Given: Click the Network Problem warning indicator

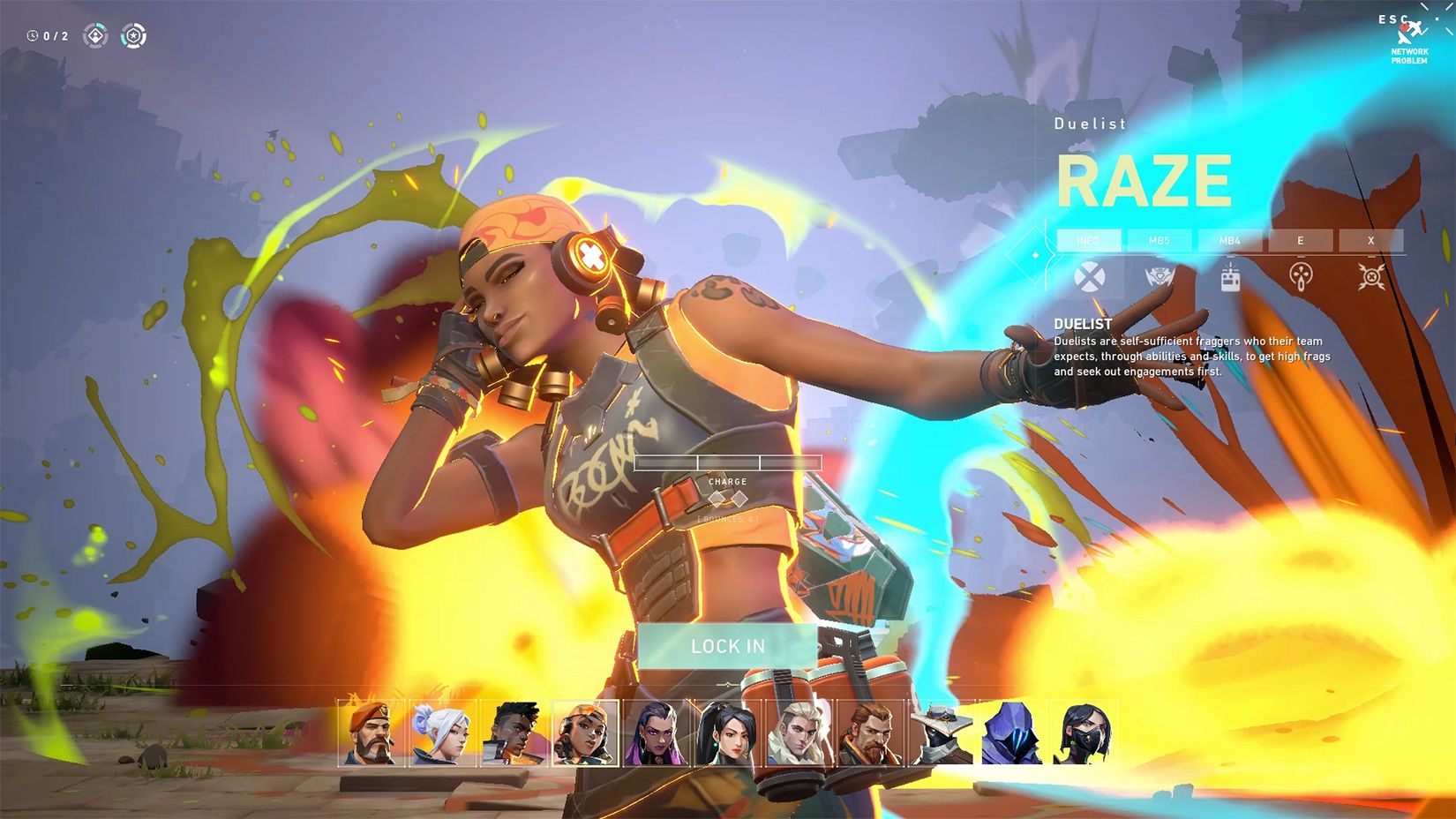Looking at the screenshot, I should (1407, 42).
